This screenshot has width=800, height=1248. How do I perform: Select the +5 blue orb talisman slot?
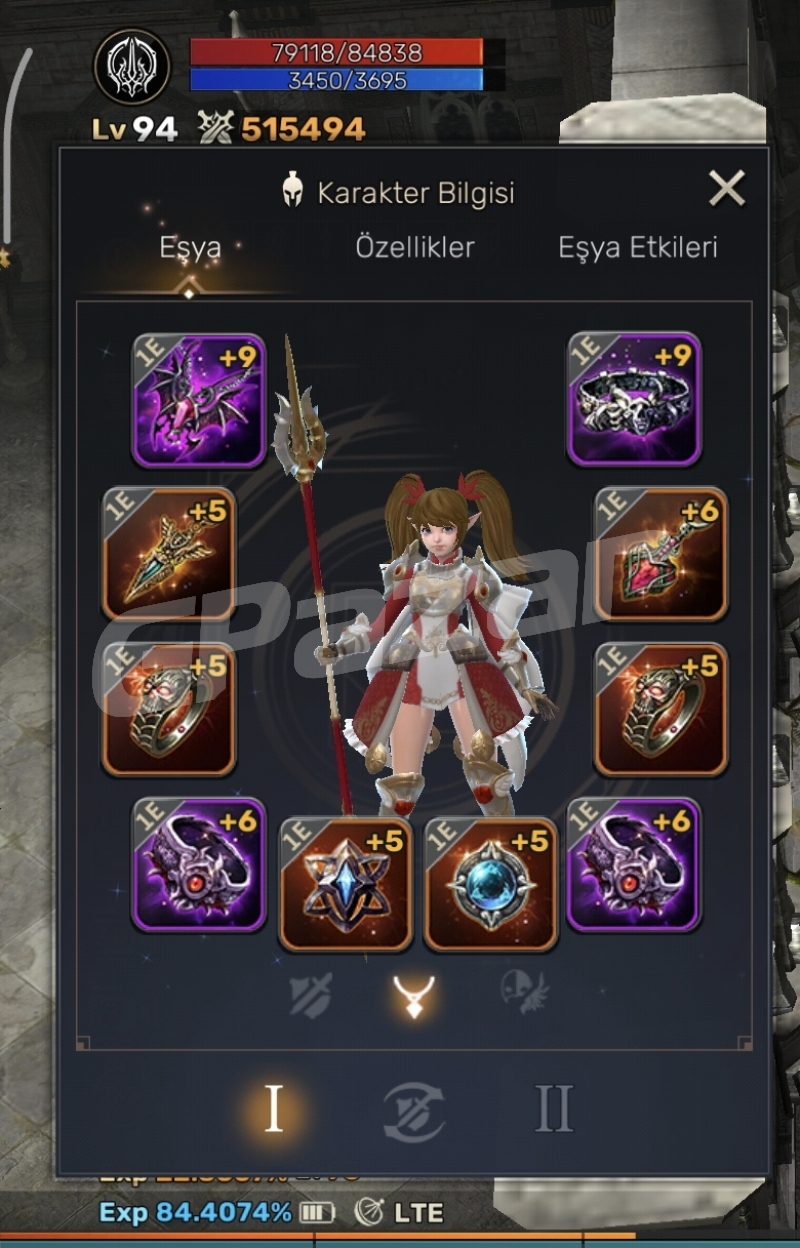491,884
